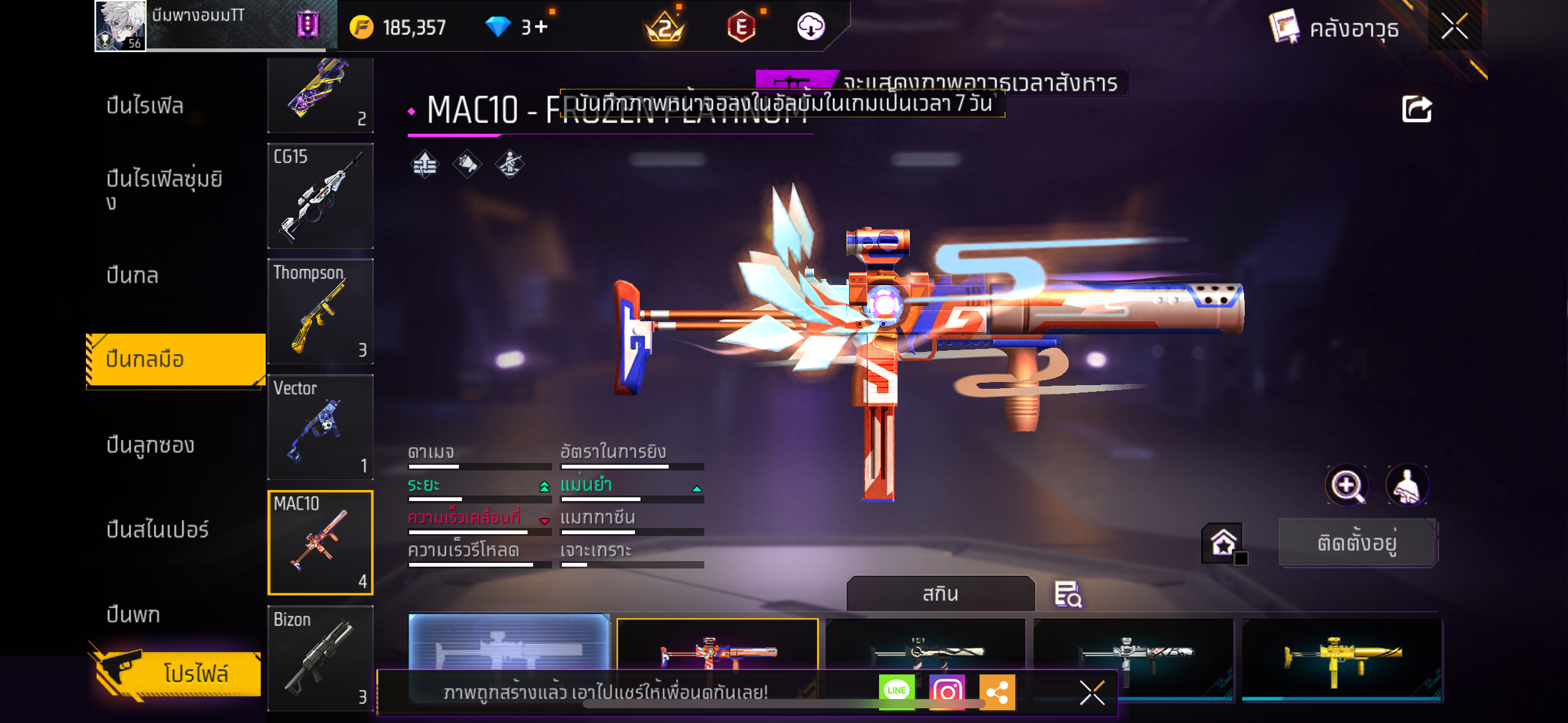Select the golden MAC10 skin thumbnail
Image resolution: width=1568 pixels, height=723 pixels.
1342,657
